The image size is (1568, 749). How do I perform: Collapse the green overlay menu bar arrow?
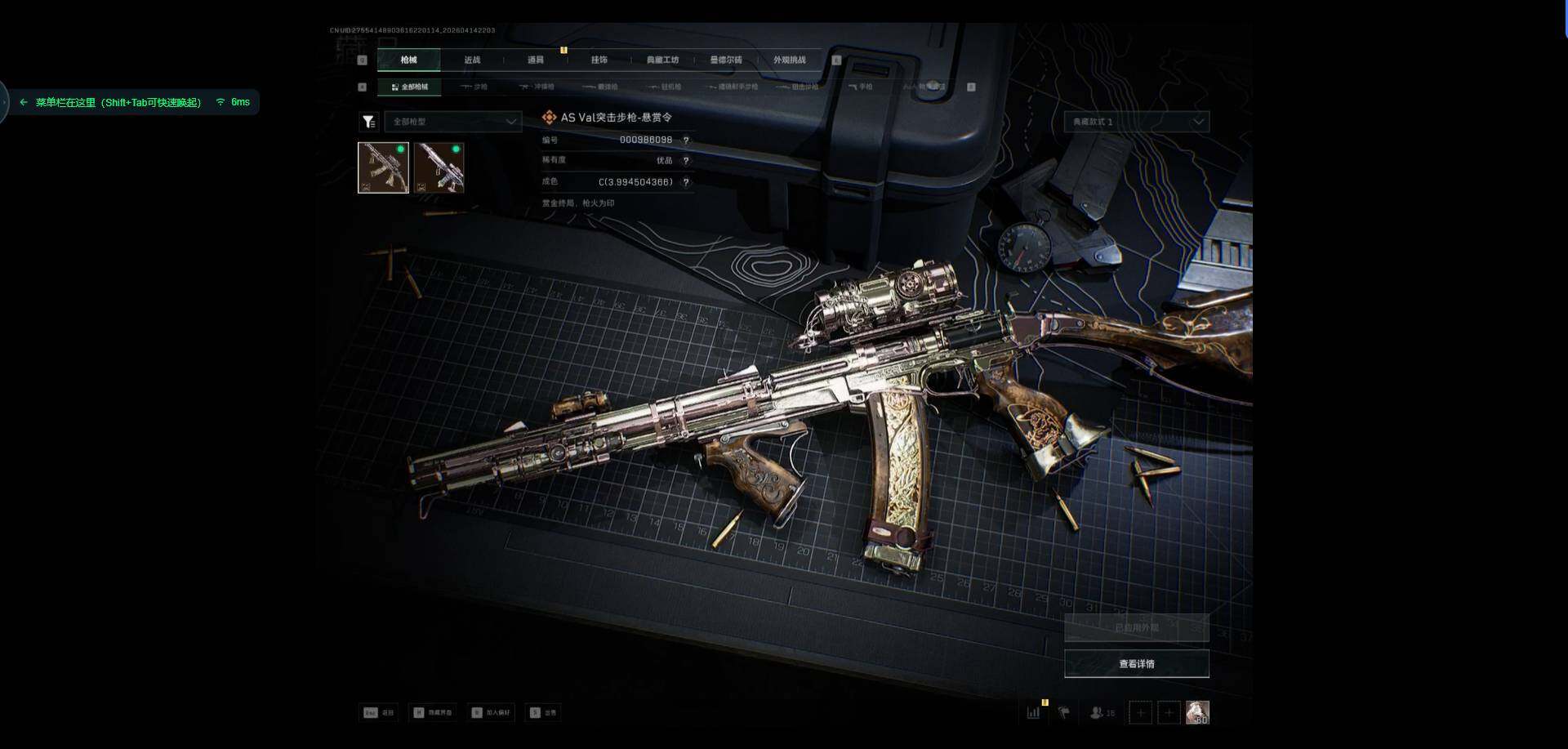pos(24,102)
